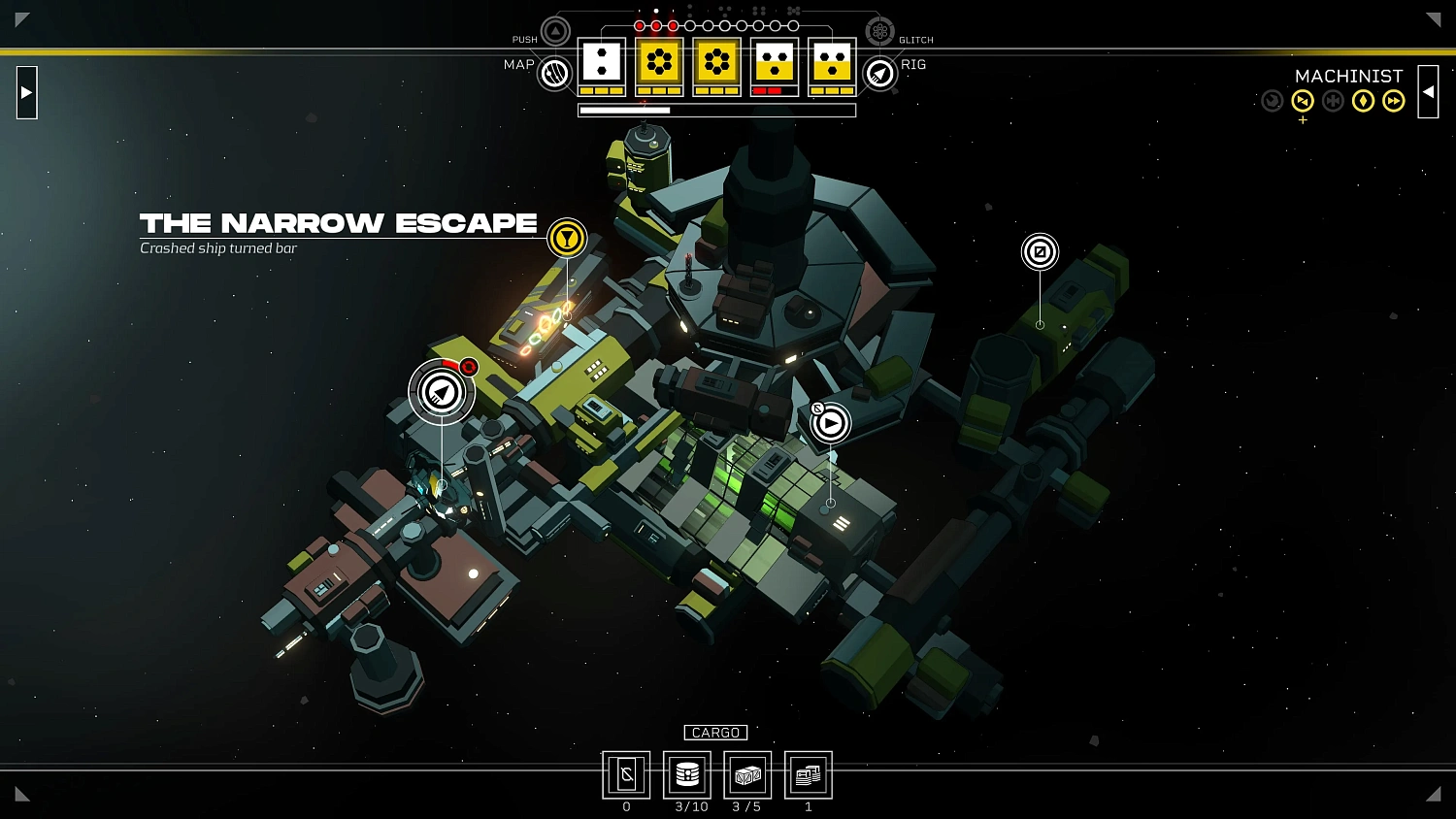The height and width of the screenshot is (819, 1456).
Task: Click the crate cargo icon showing 3/5
Action: (747, 773)
